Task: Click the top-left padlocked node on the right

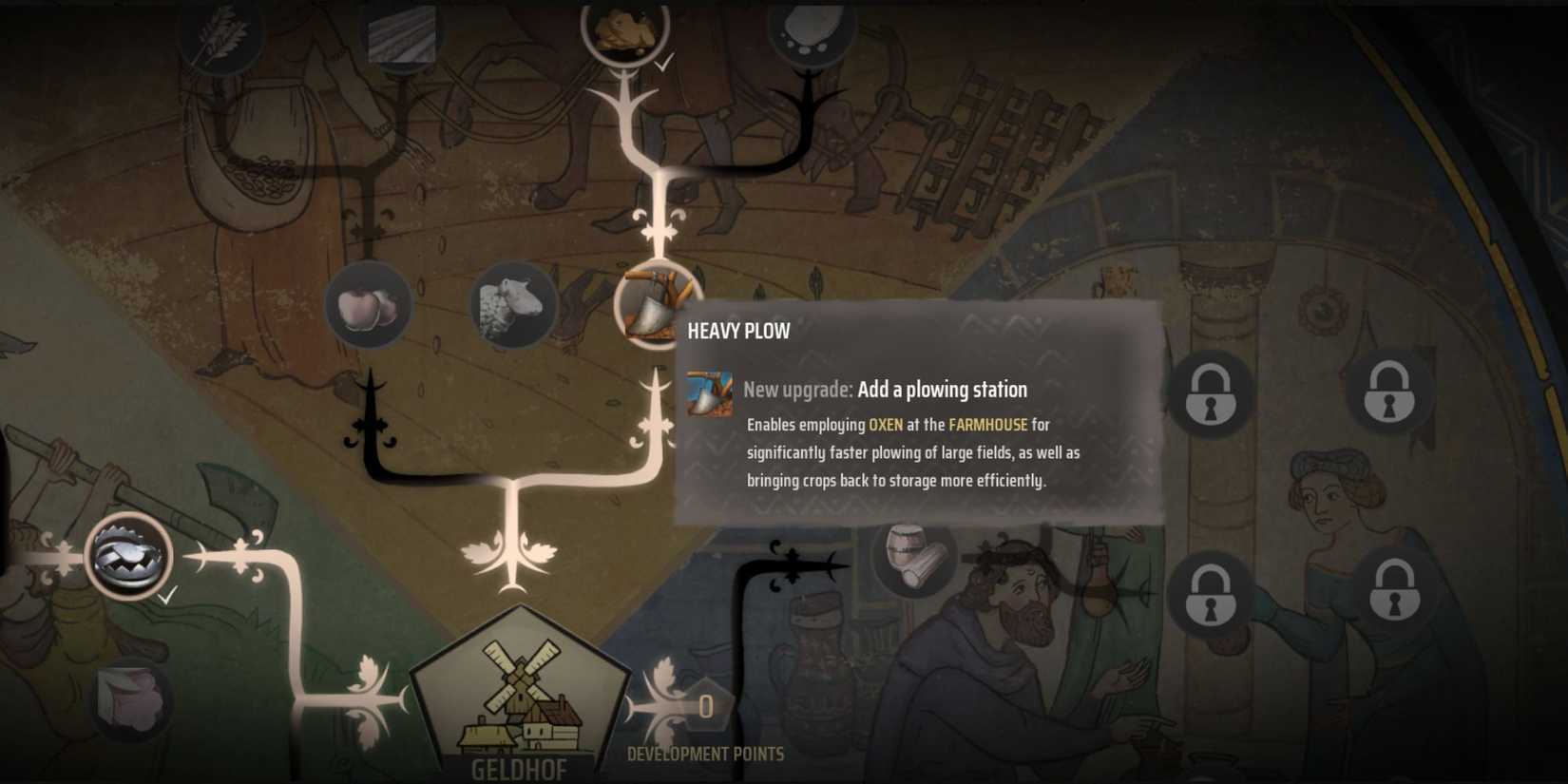Action: (x=1209, y=392)
